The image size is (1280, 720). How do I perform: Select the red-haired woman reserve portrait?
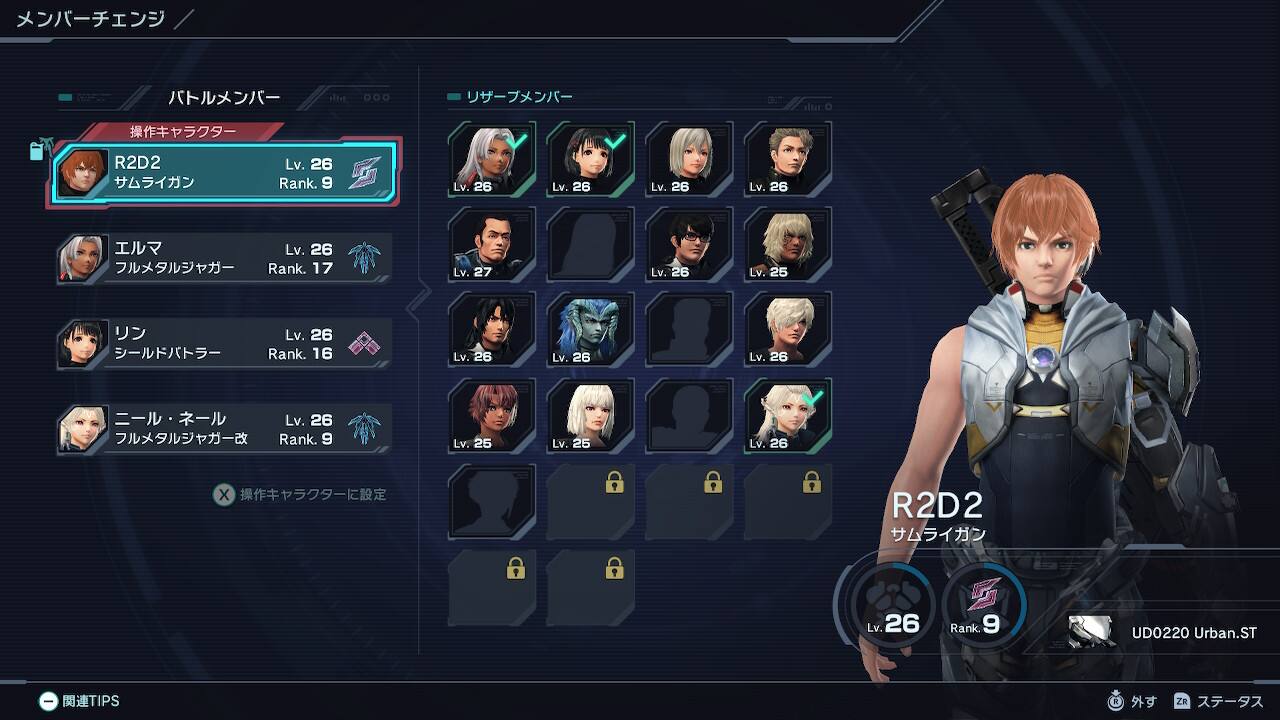[491, 415]
